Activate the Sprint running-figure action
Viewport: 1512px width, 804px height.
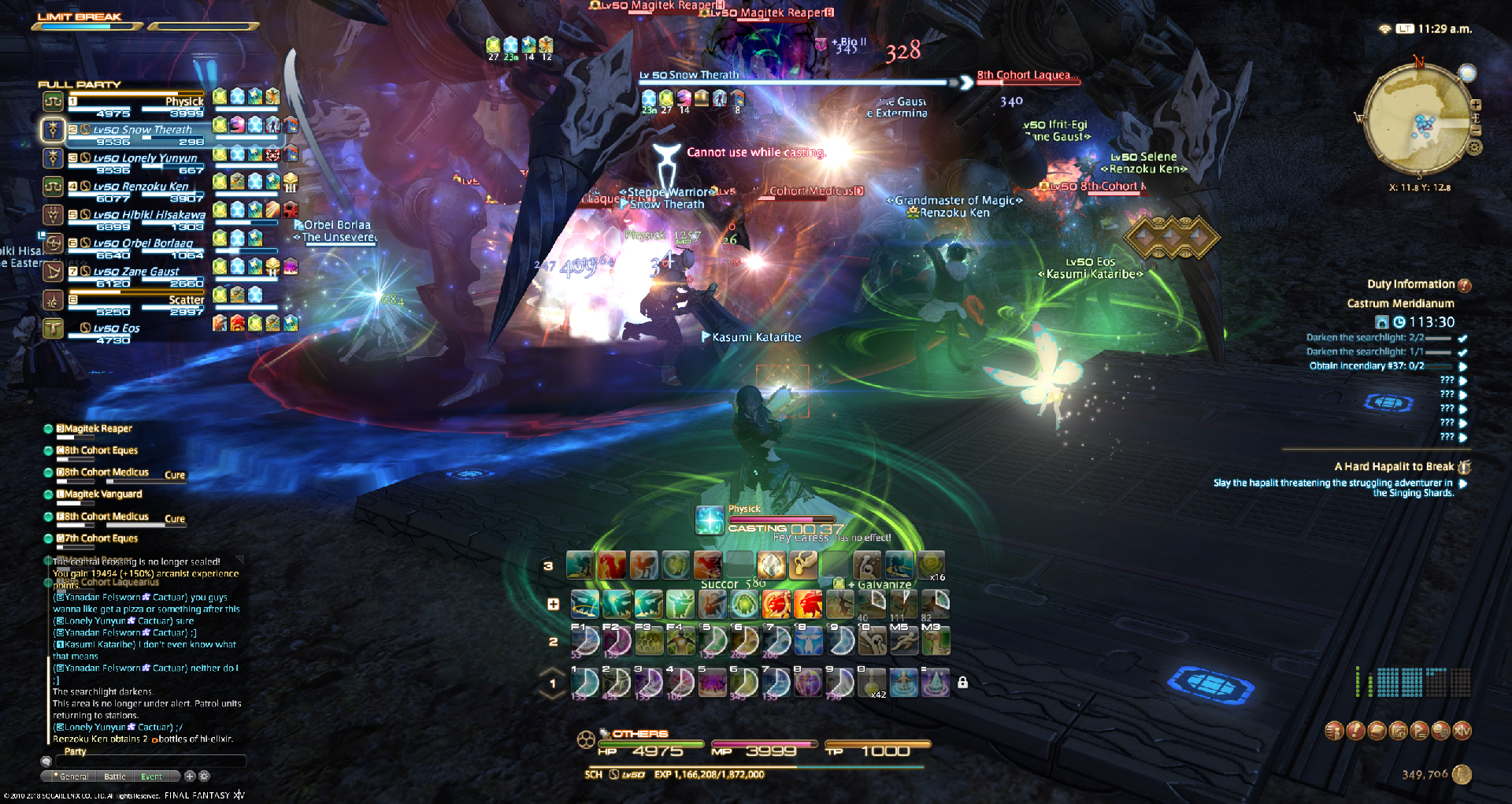coord(903,642)
